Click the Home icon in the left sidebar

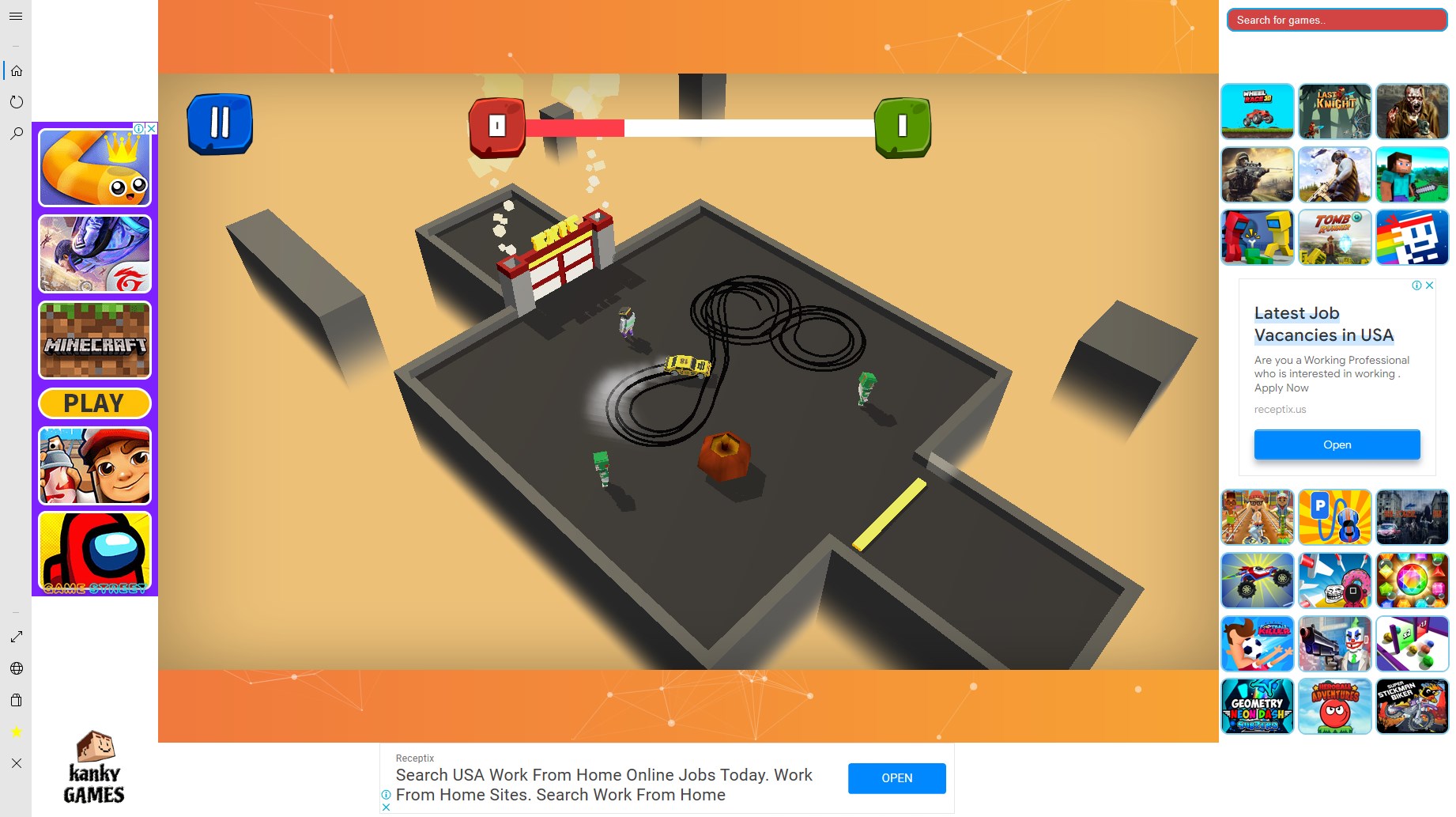[x=16, y=70]
